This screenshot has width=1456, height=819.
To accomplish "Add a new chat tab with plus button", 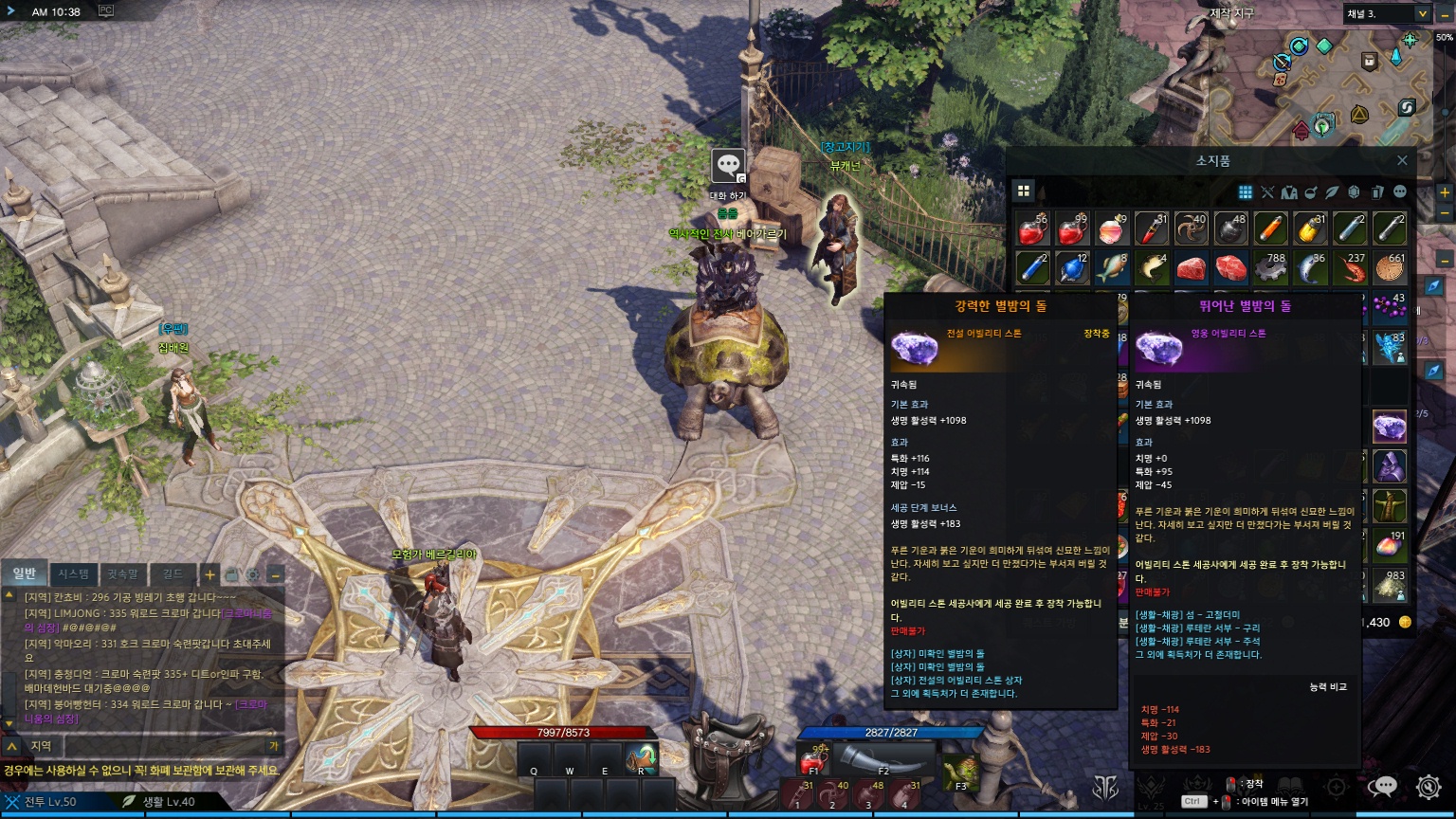I will tap(209, 574).
